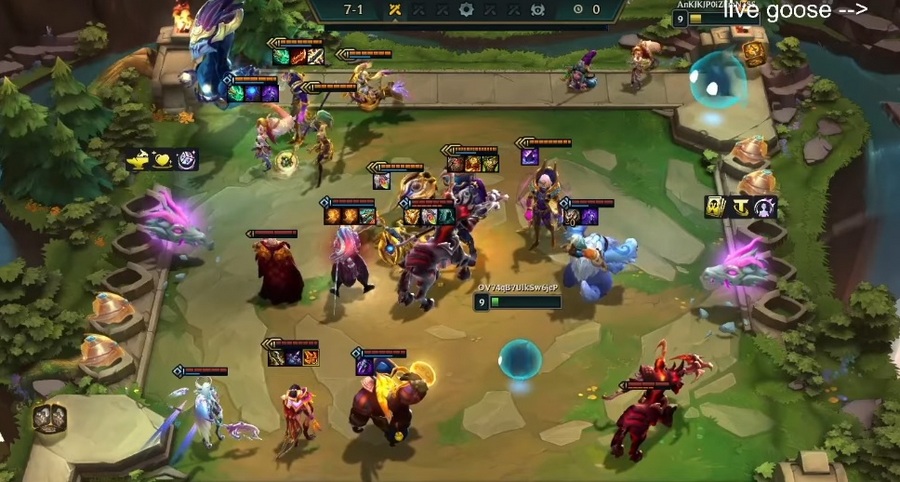Click the gear round marker in stage tracker
Viewport: 900px width, 482px height.
(466, 9)
